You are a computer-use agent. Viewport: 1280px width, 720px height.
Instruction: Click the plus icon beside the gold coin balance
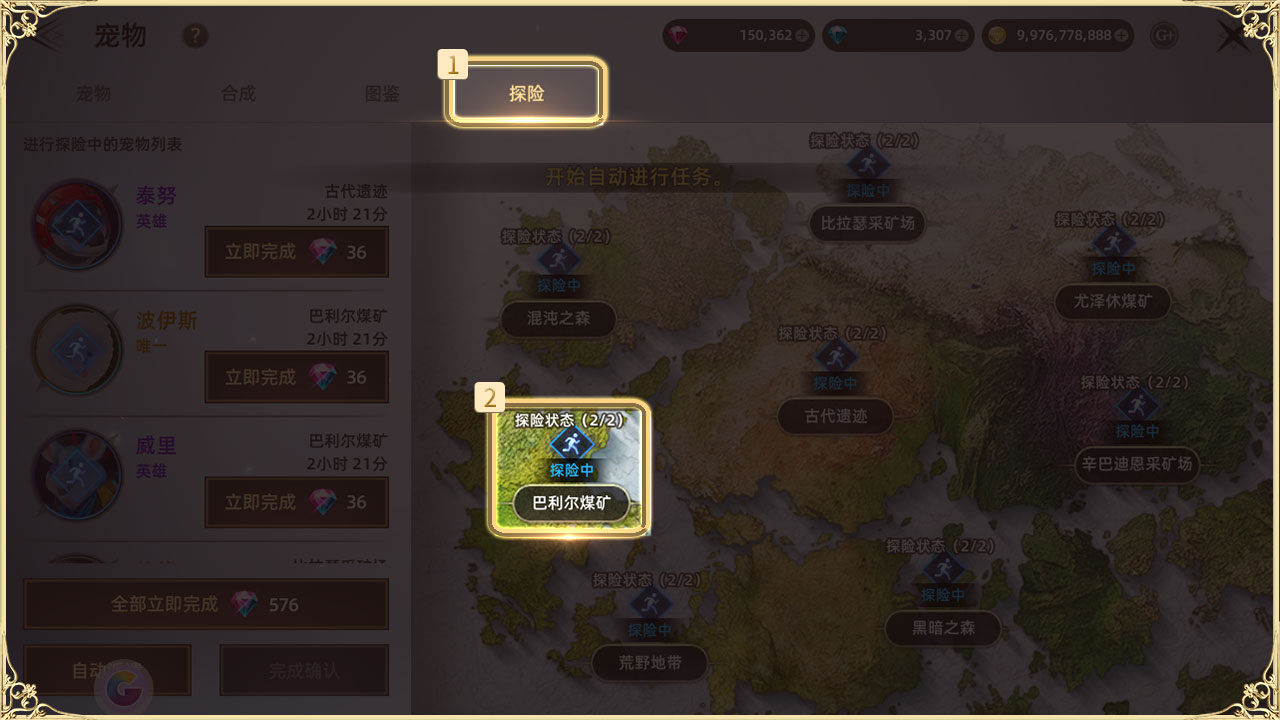click(x=1121, y=35)
